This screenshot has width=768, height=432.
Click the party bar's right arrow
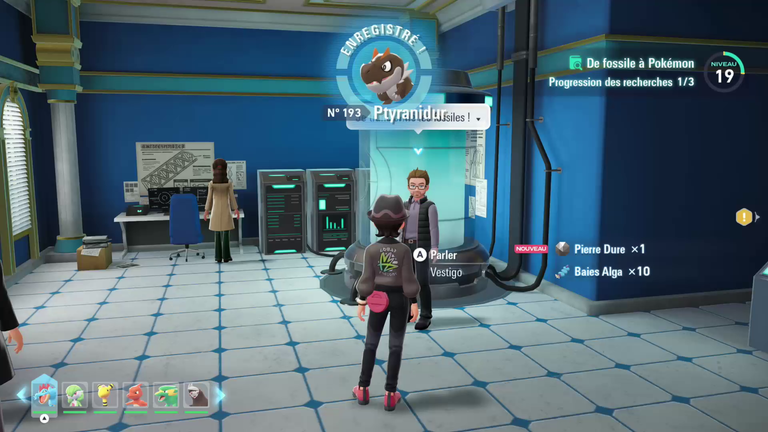tap(220, 395)
